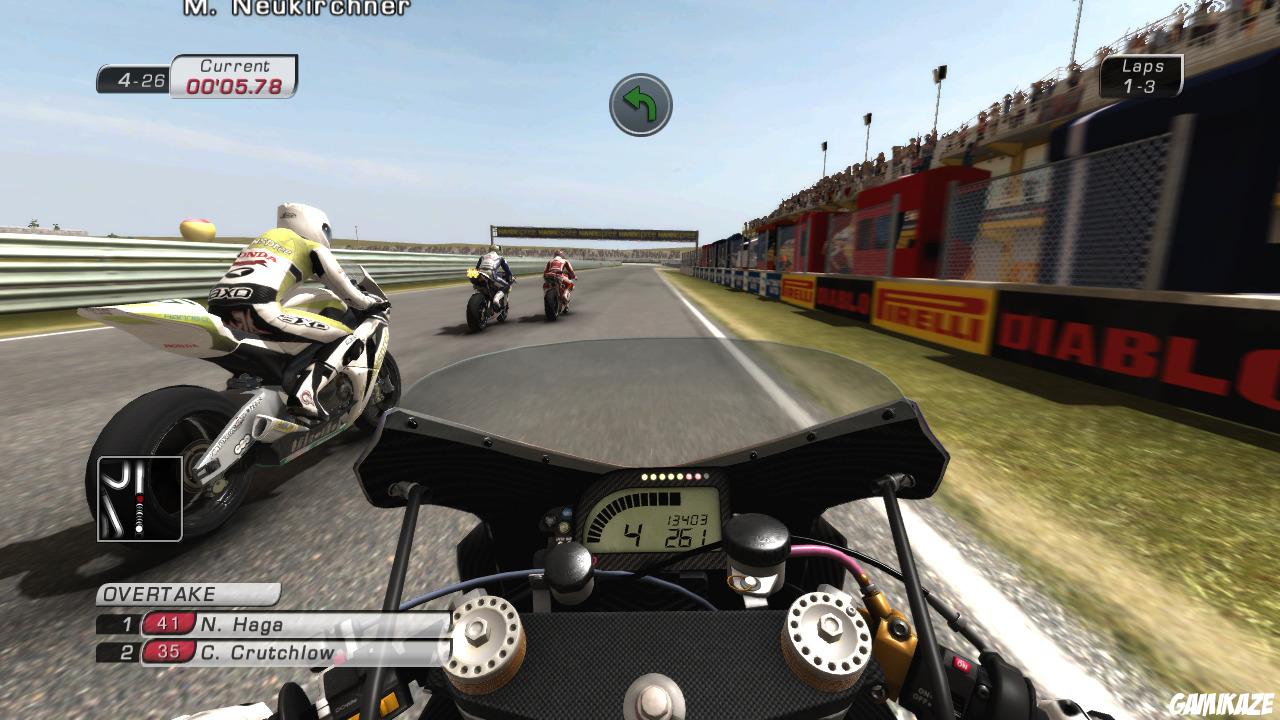
Task: Click the green turn direction arrow indicator
Action: [640, 104]
